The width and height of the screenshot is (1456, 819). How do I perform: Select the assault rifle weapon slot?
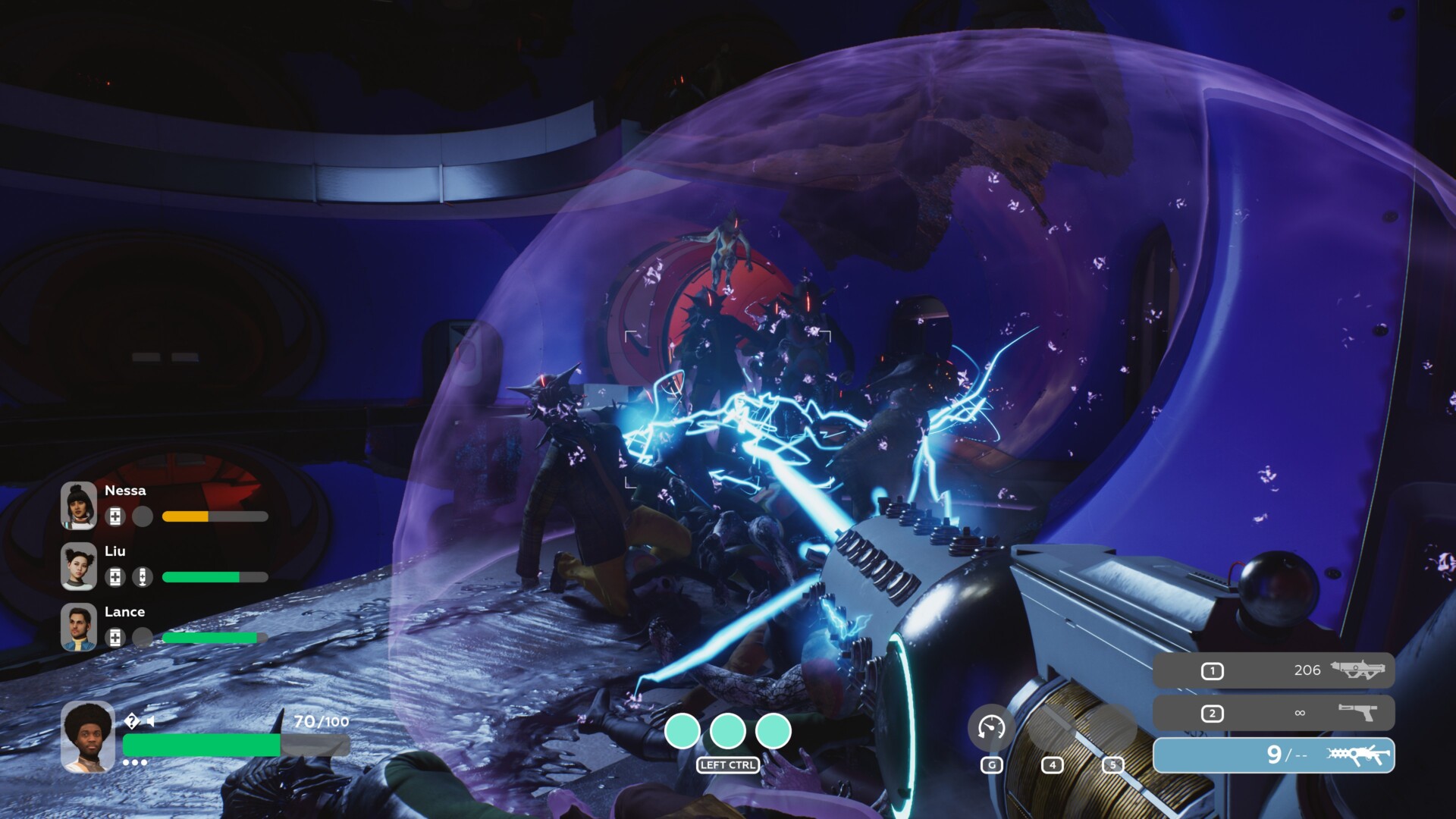pos(1273,670)
